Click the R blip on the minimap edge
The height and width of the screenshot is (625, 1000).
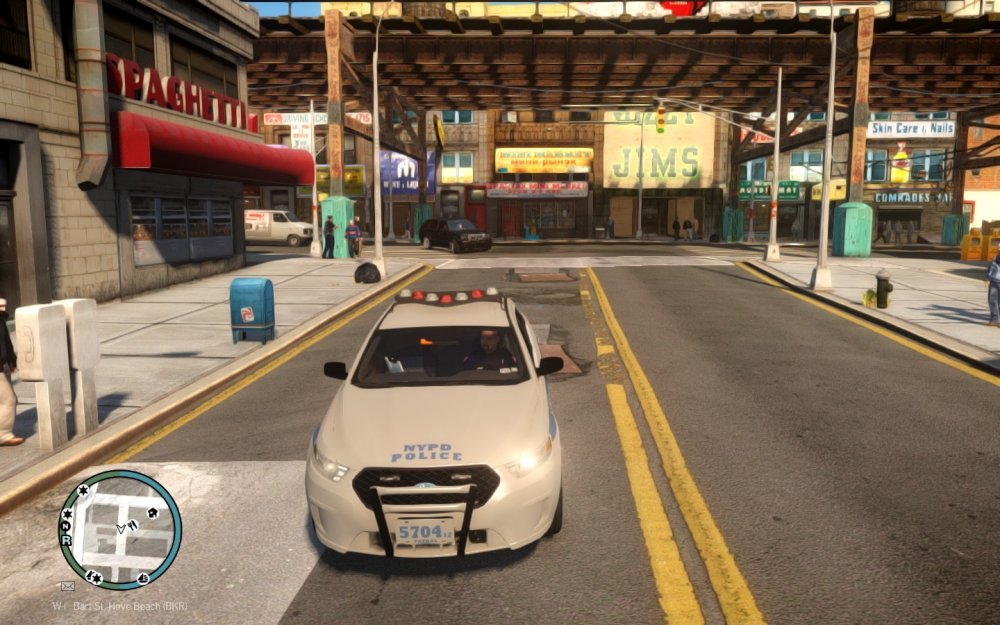(x=66, y=540)
